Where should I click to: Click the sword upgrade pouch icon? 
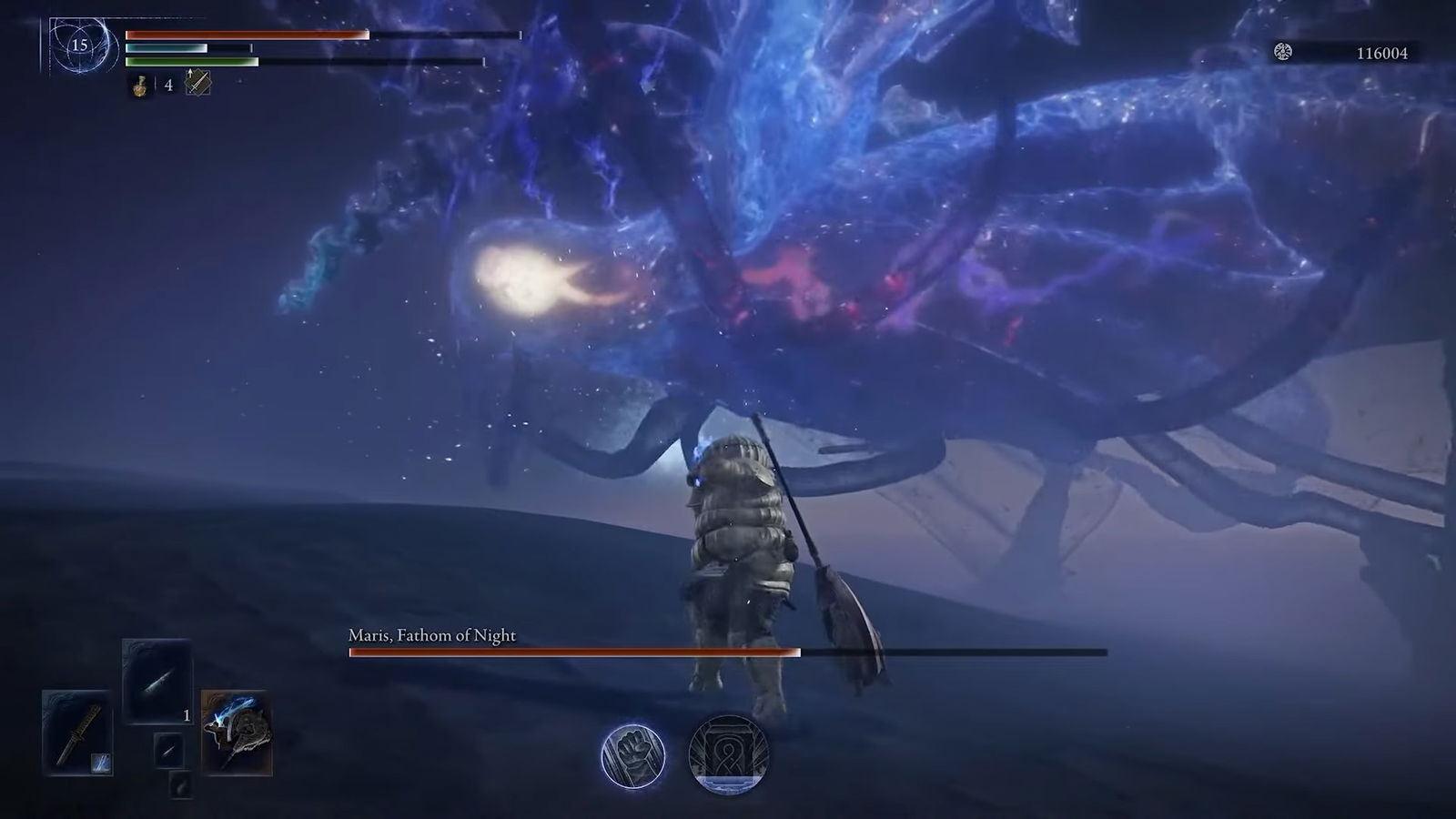[197, 83]
